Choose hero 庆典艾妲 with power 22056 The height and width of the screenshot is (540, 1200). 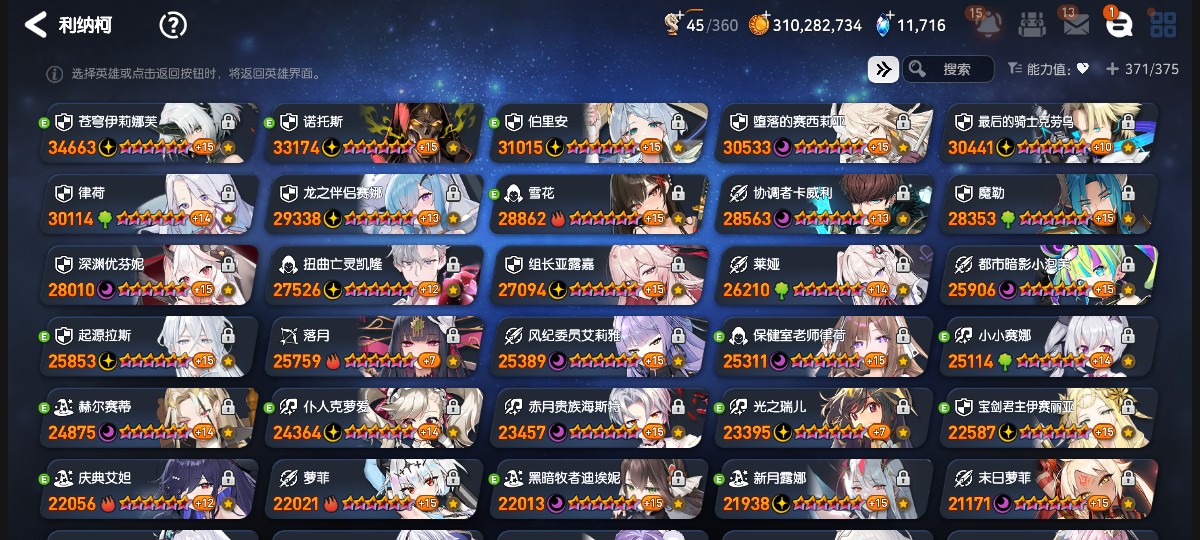(x=148, y=490)
